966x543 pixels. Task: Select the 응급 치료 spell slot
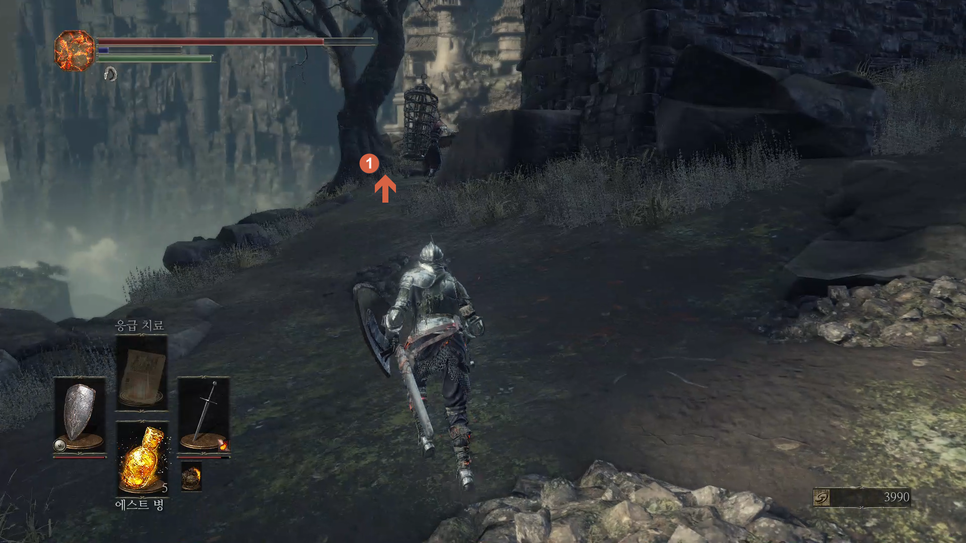[141, 372]
